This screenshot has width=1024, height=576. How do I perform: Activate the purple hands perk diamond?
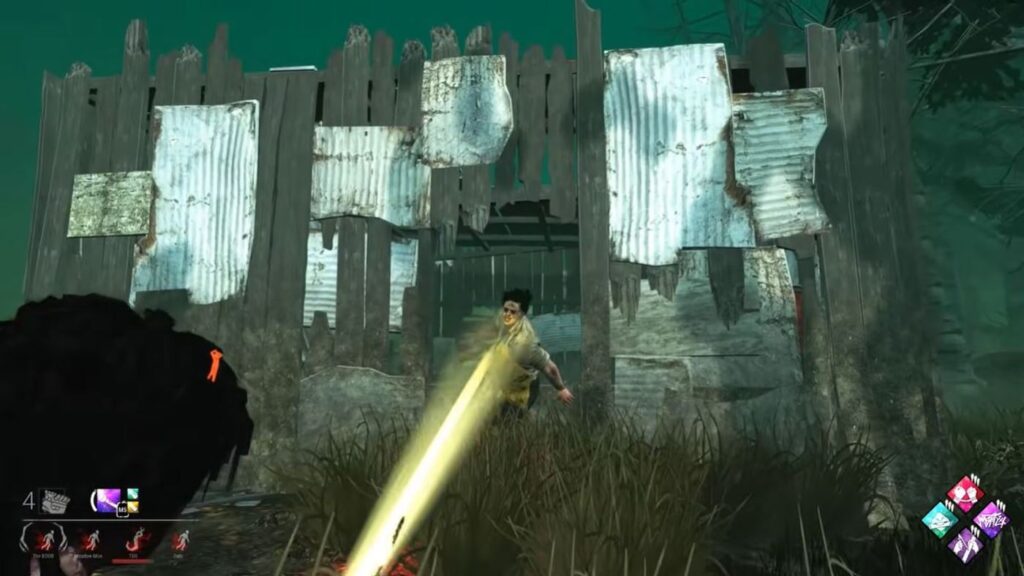coord(964,544)
